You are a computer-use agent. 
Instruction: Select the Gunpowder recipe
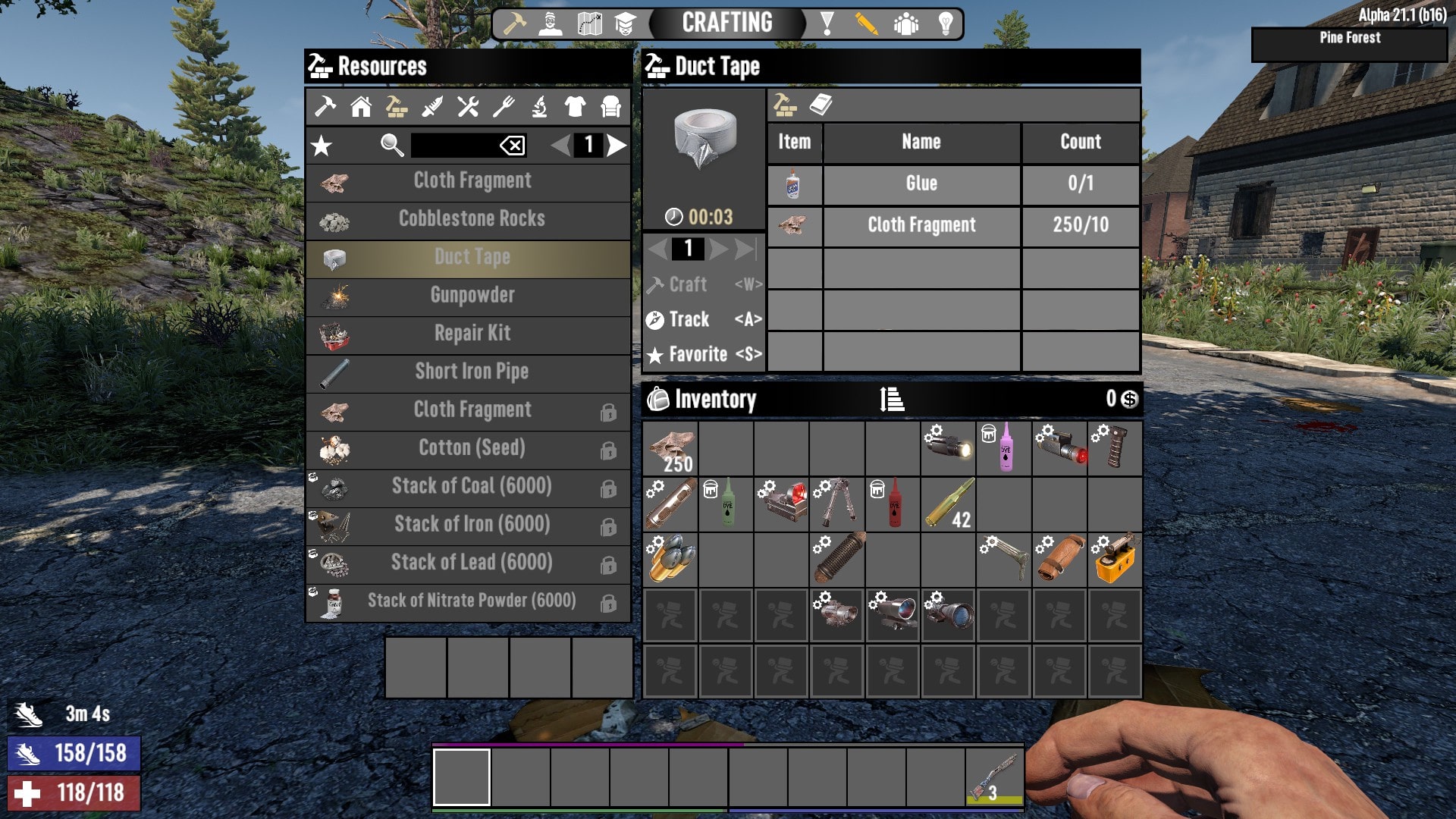point(472,296)
